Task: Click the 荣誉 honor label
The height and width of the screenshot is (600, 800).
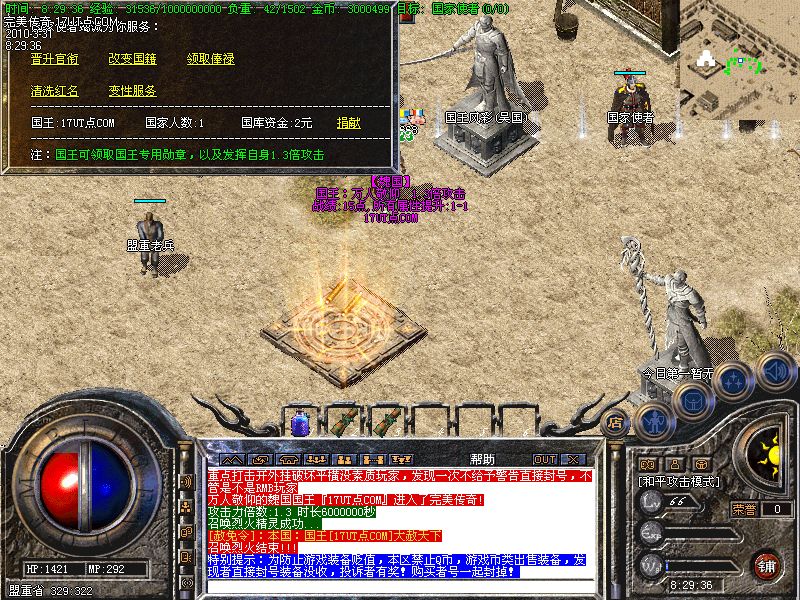Action: point(744,509)
